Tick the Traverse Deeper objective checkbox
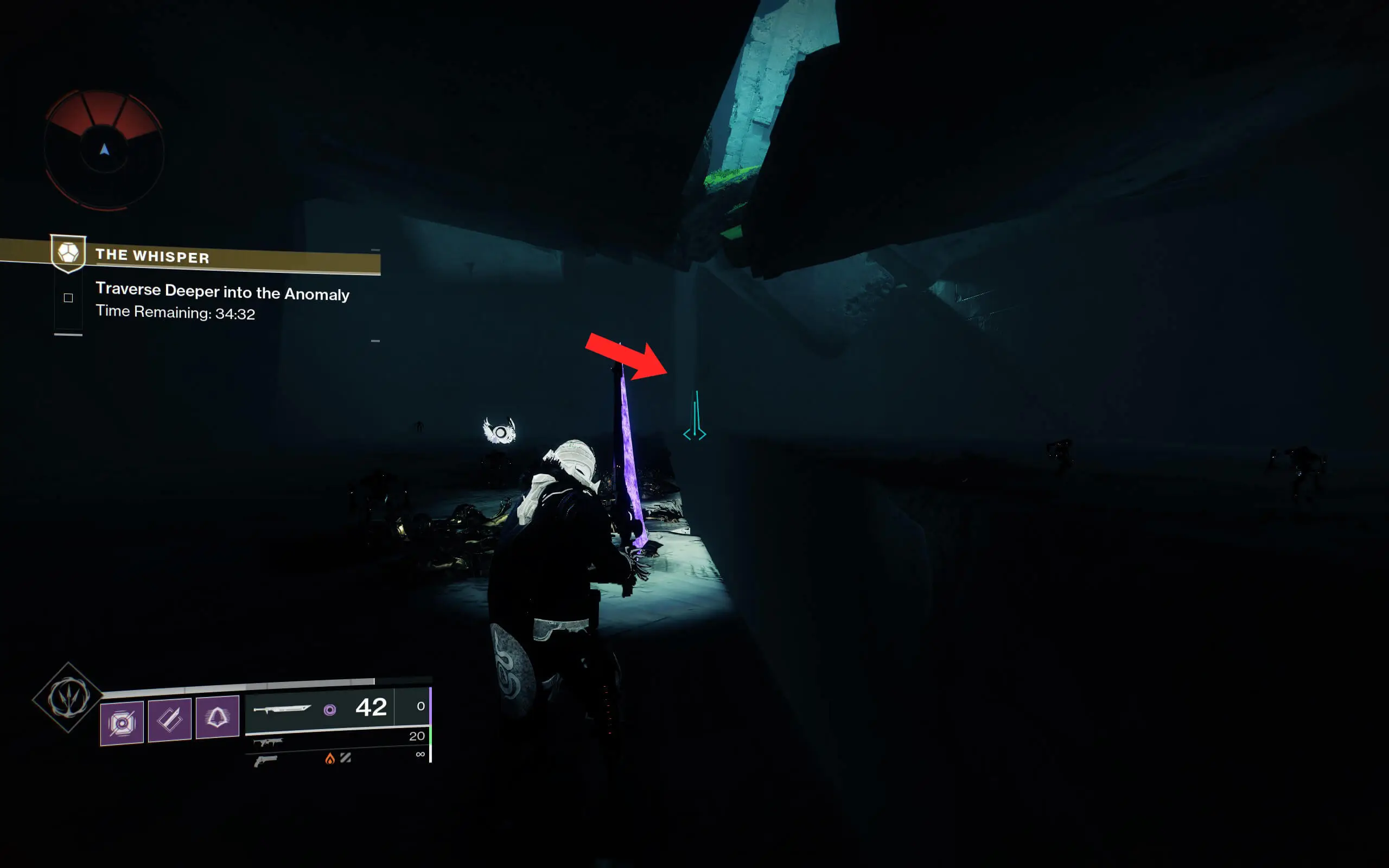Screen dimensions: 1389x868 (x=68, y=297)
